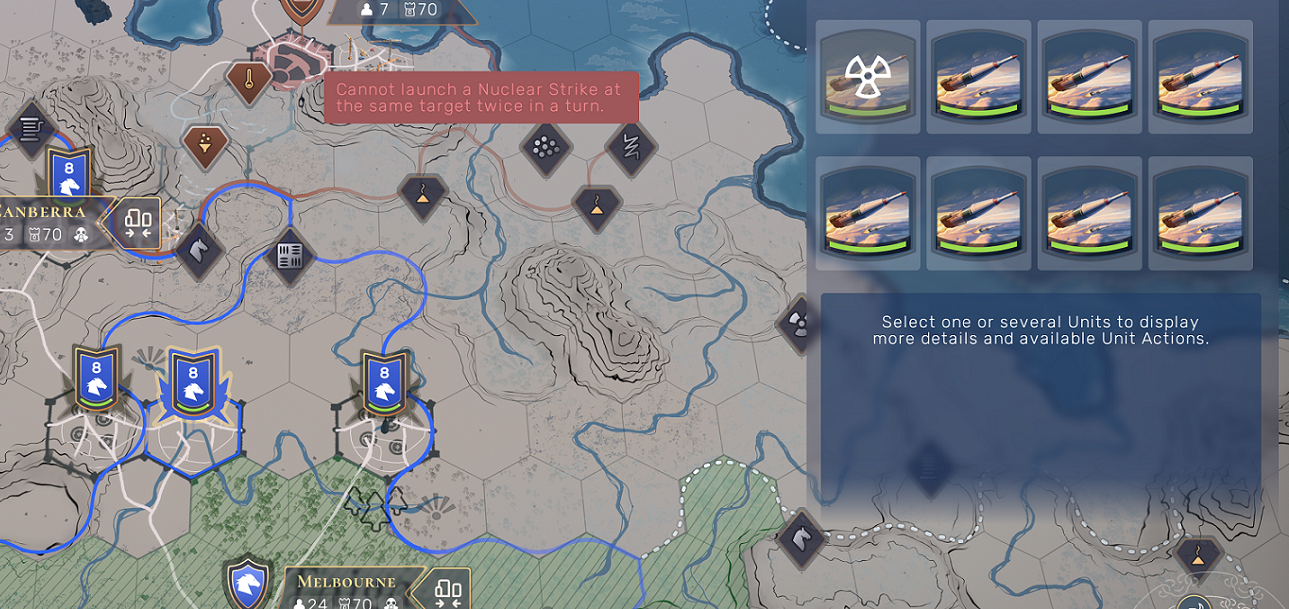Click the button right of Melbourne's name
1289x609 pixels.
(447, 590)
